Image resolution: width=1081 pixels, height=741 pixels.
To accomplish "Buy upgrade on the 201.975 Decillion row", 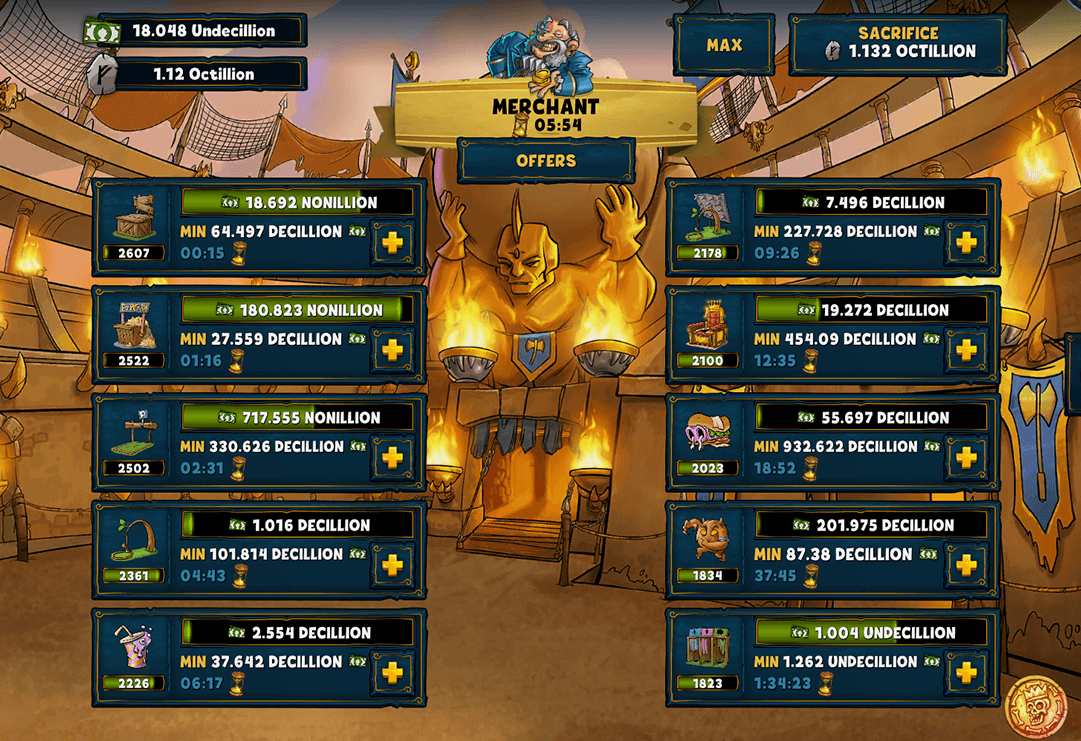I will [965, 566].
